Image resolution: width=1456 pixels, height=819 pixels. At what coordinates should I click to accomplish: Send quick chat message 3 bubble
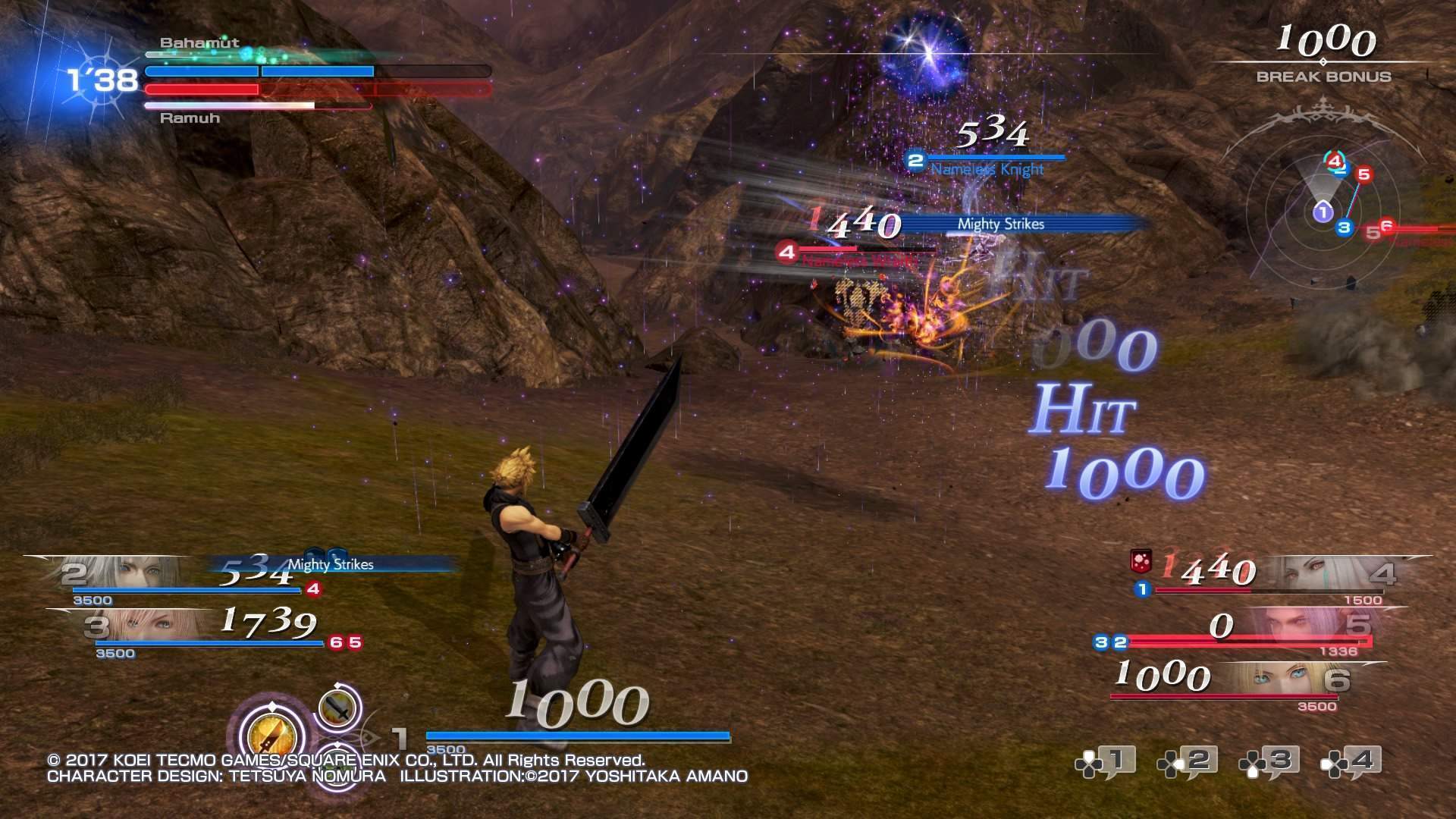tap(1269, 762)
